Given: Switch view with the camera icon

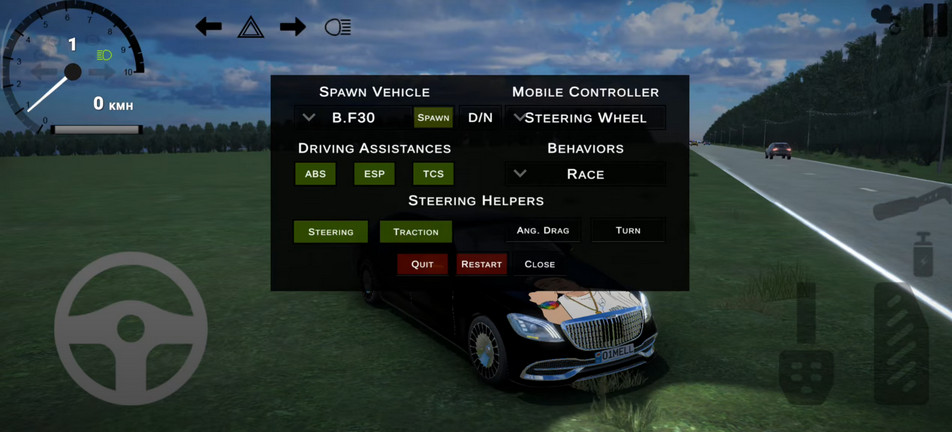Looking at the screenshot, I should 885,18.
